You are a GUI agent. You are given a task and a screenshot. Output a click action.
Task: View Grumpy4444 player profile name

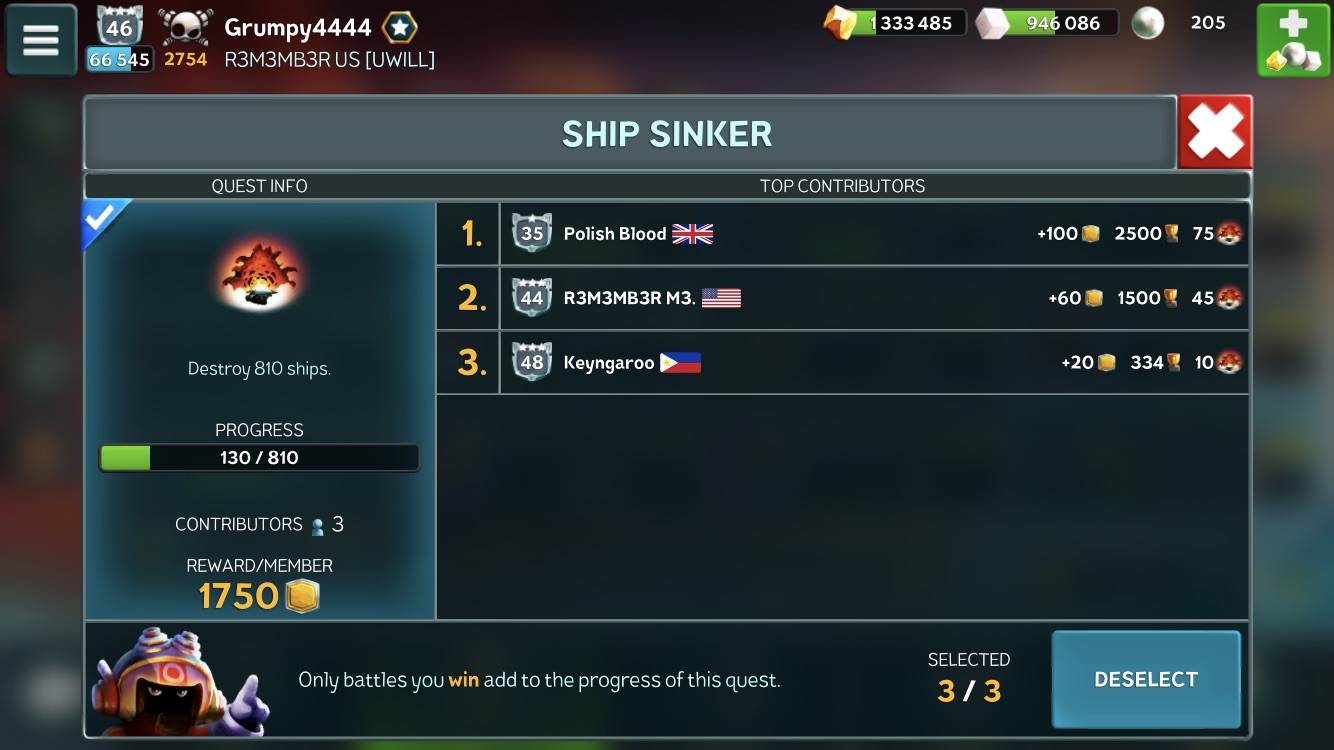click(297, 27)
